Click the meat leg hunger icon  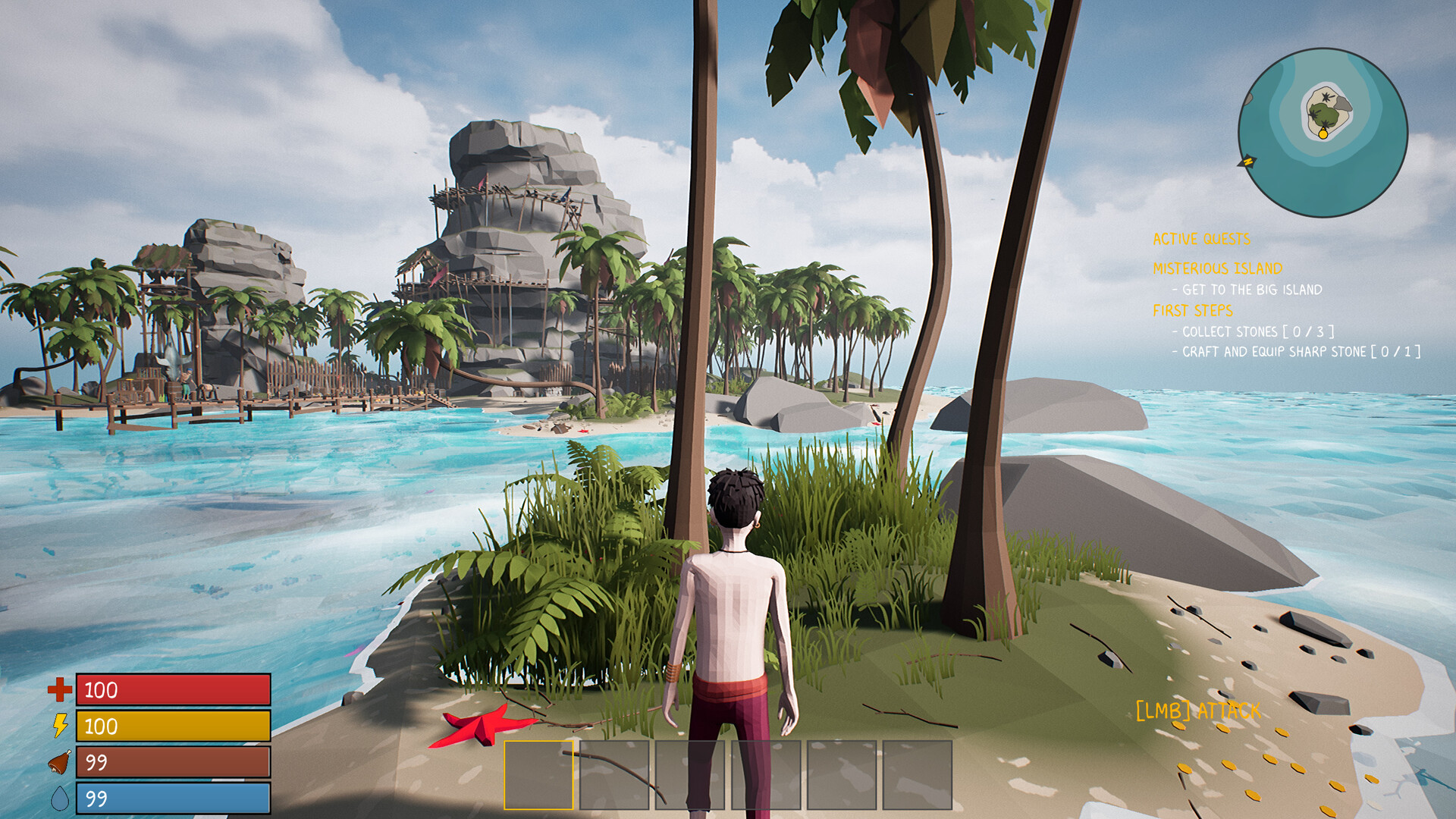point(59,761)
